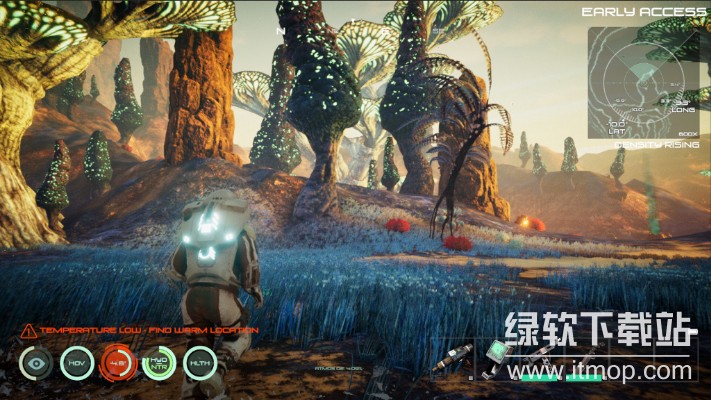Select the HYD/NTR hydration gauge
The height and width of the screenshot is (400, 711).
tap(158, 362)
